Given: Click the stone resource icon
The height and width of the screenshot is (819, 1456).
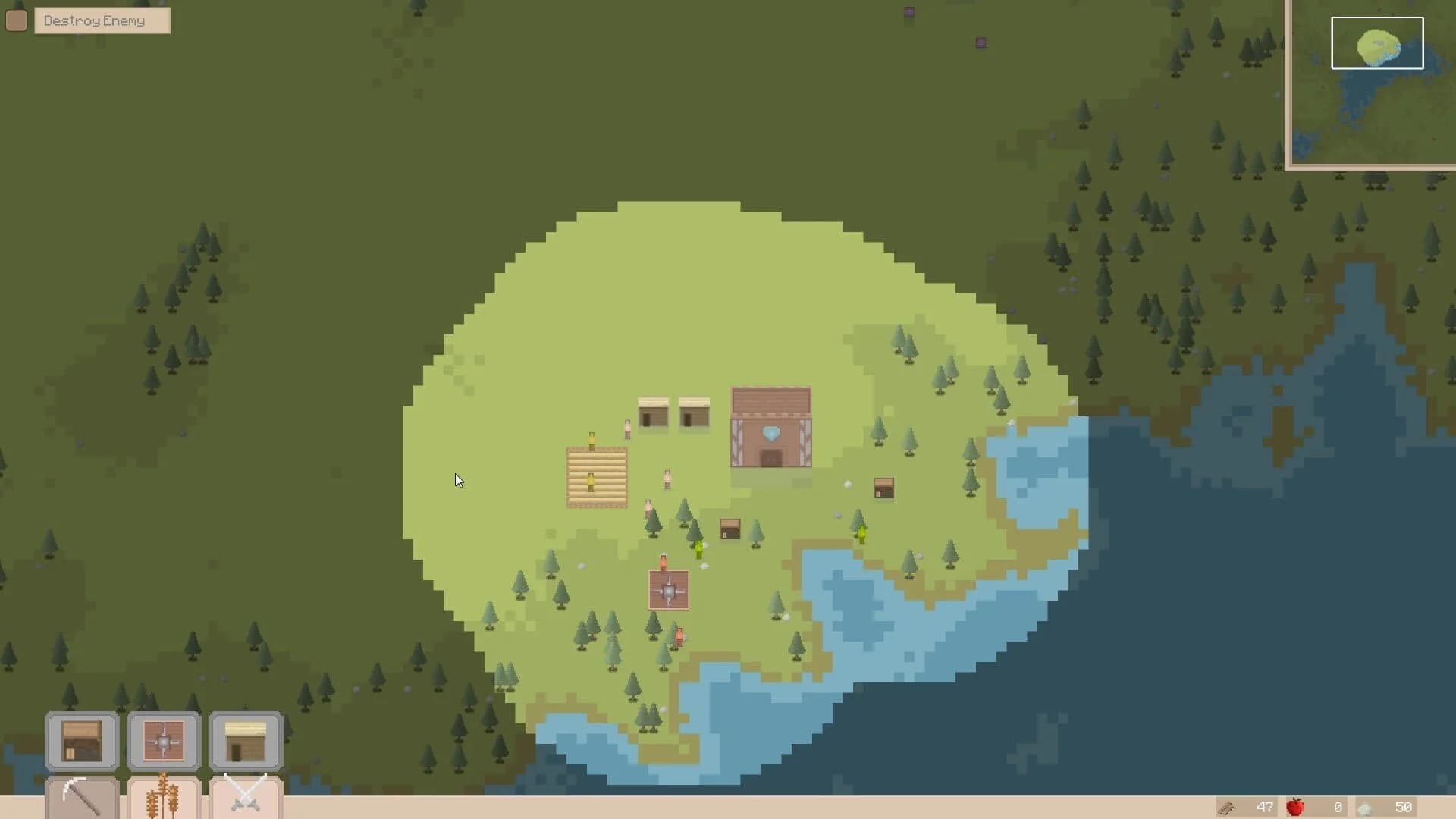Looking at the screenshot, I should [x=1365, y=808].
